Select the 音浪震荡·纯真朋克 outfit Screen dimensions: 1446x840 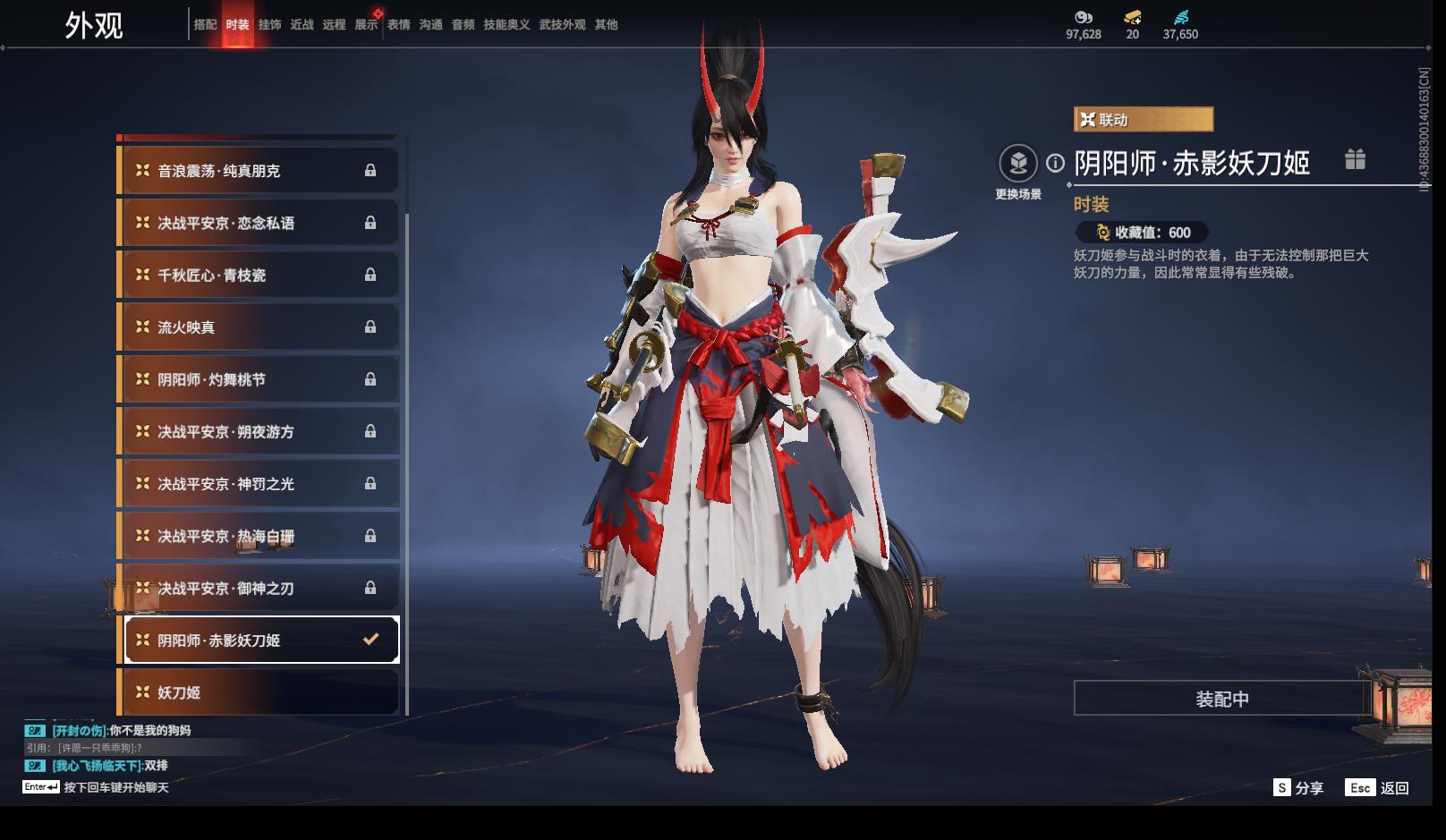pyautogui.click(x=258, y=171)
